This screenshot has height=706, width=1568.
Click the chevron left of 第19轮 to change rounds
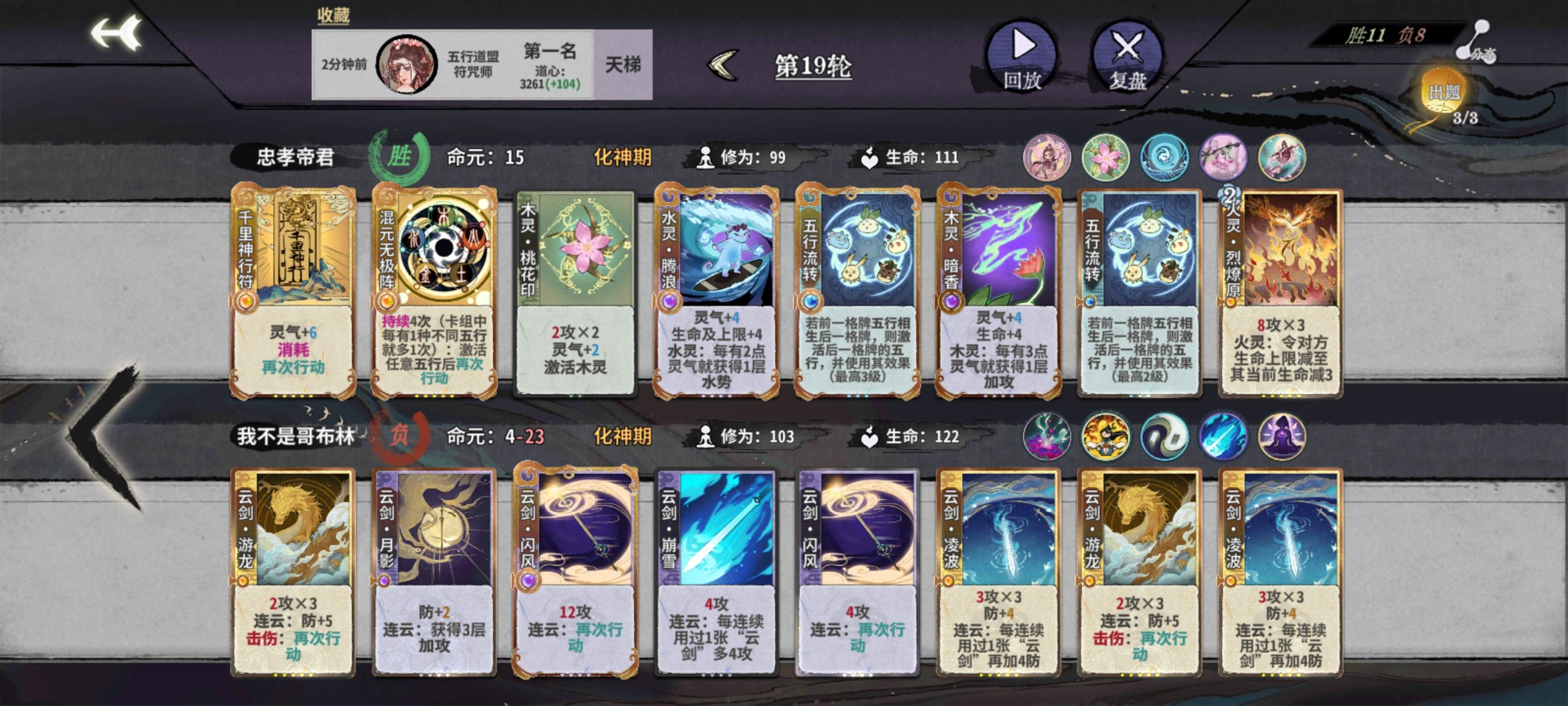tap(721, 65)
